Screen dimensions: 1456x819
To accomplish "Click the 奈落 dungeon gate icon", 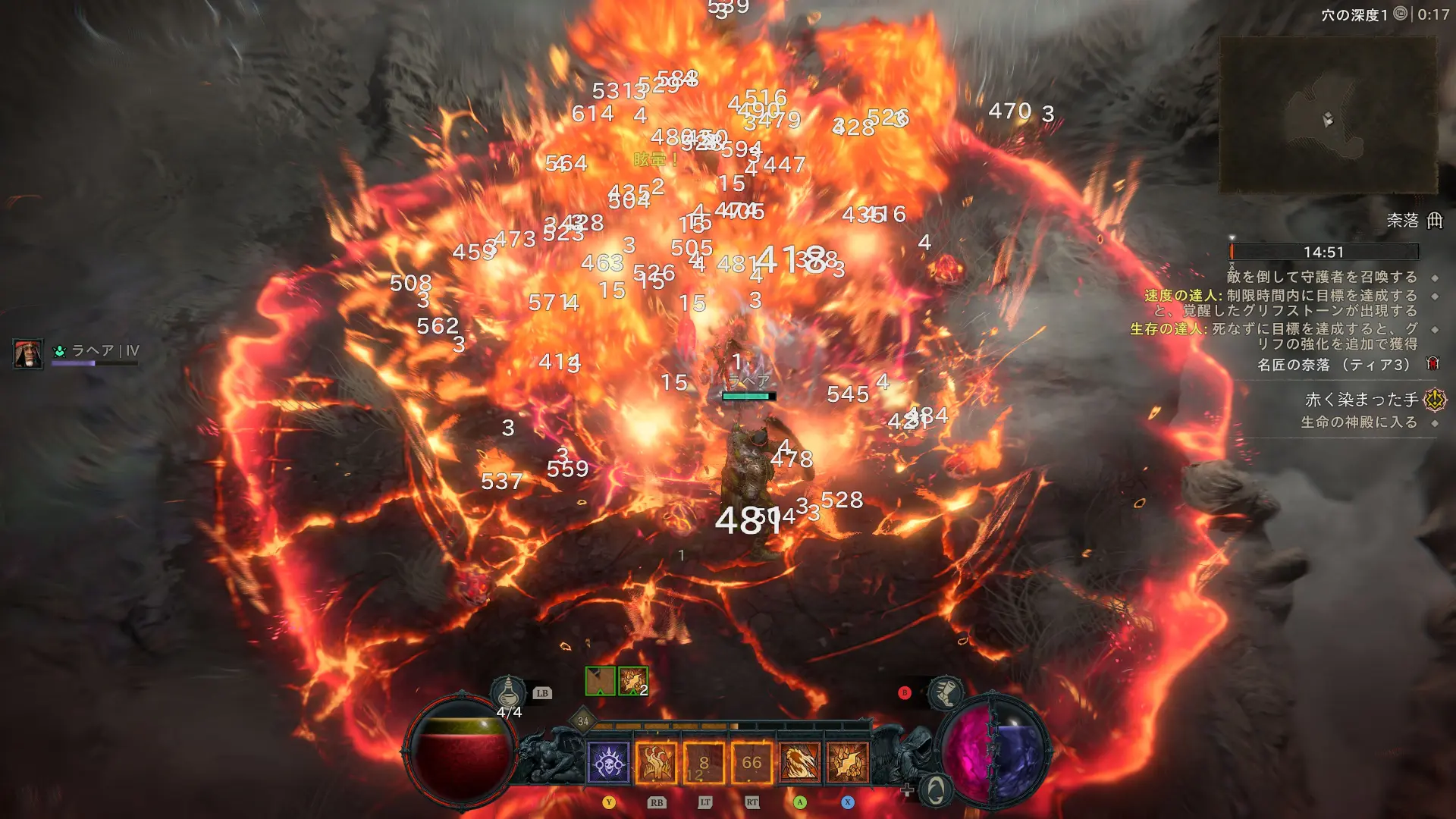I will 1435,221.
